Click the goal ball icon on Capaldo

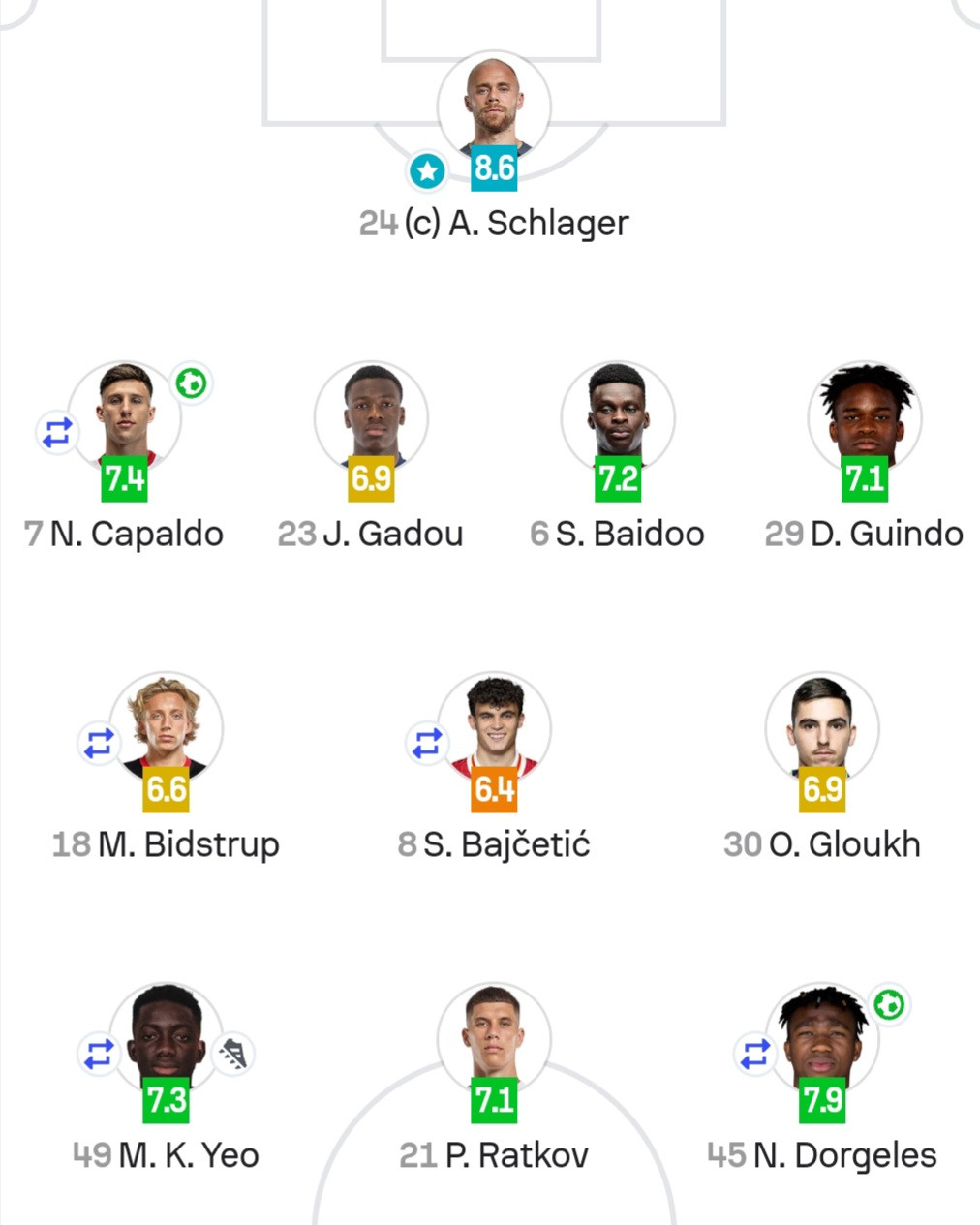tap(192, 384)
